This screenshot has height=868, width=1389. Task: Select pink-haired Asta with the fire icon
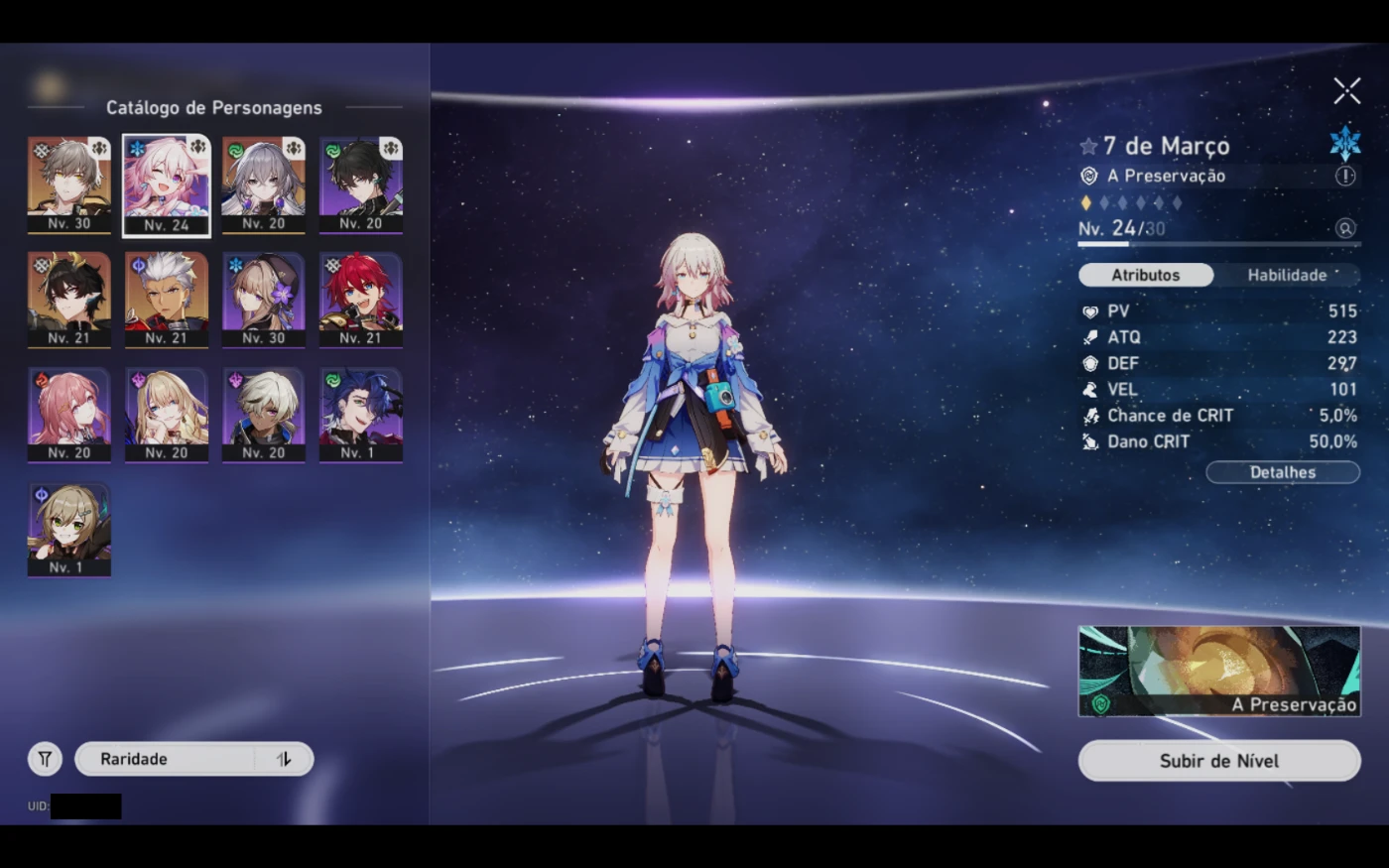point(69,414)
